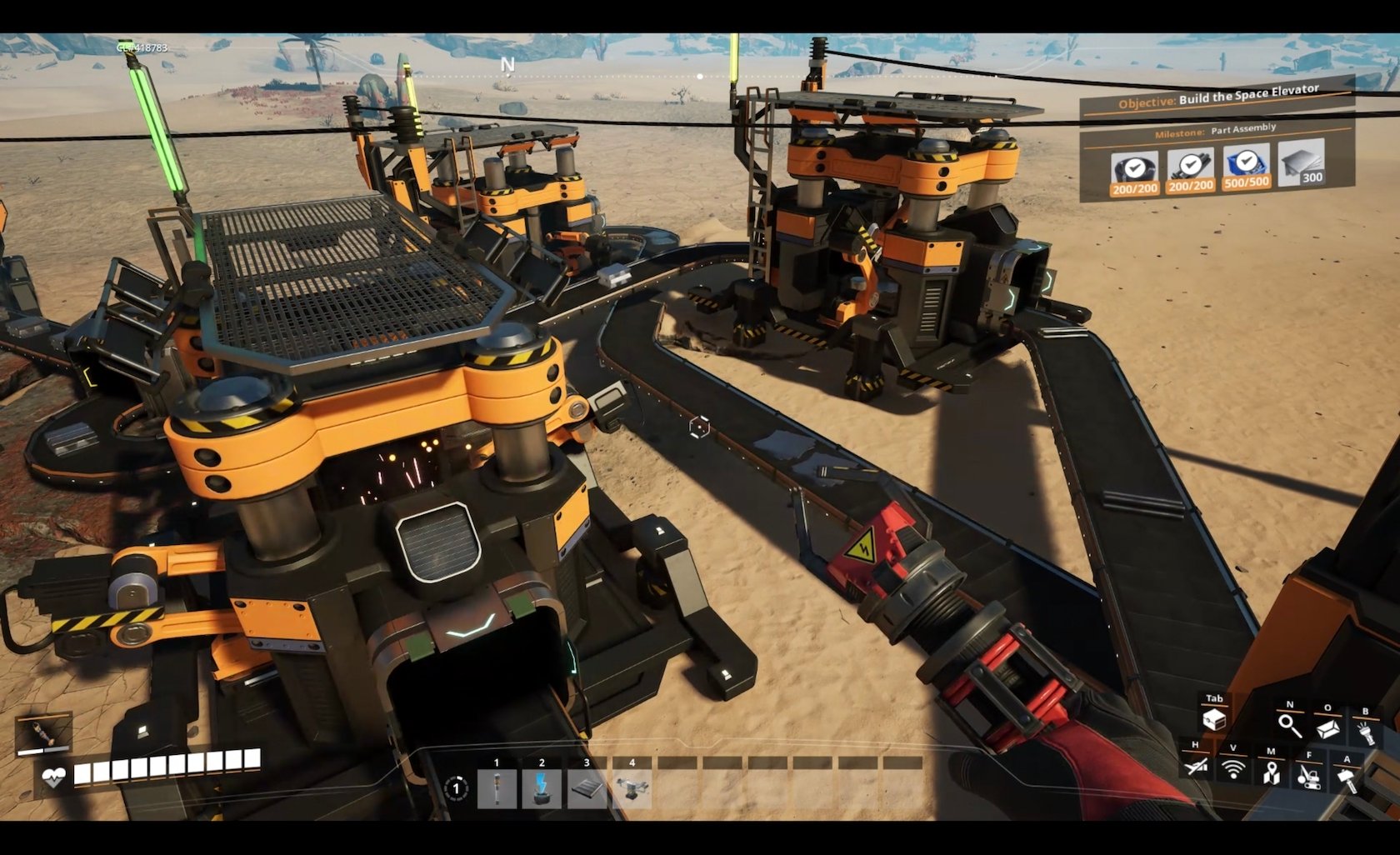This screenshot has width=1400, height=855.
Task: Open the ingot resource icon
Action: pos(1328,727)
